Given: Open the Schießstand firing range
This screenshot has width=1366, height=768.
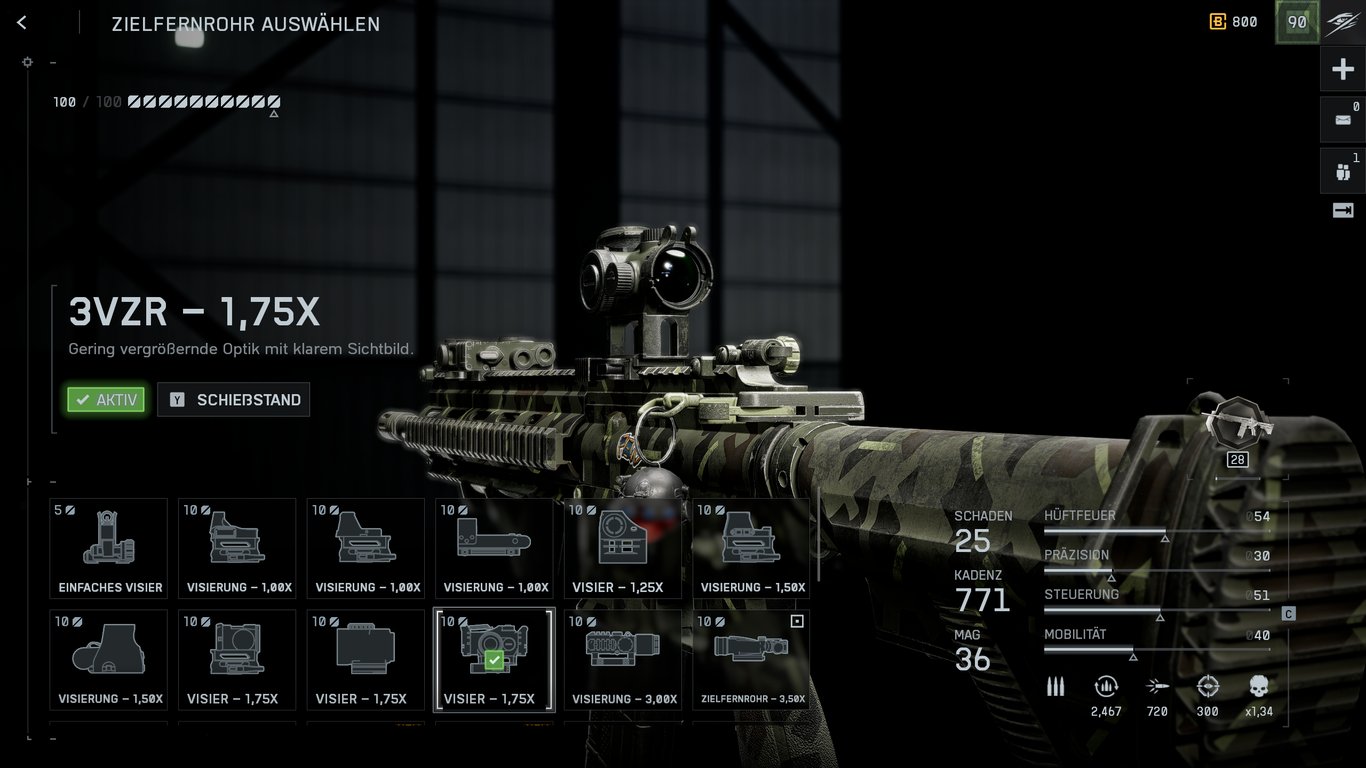Looking at the screenshot, I should (x=234, y=400).
